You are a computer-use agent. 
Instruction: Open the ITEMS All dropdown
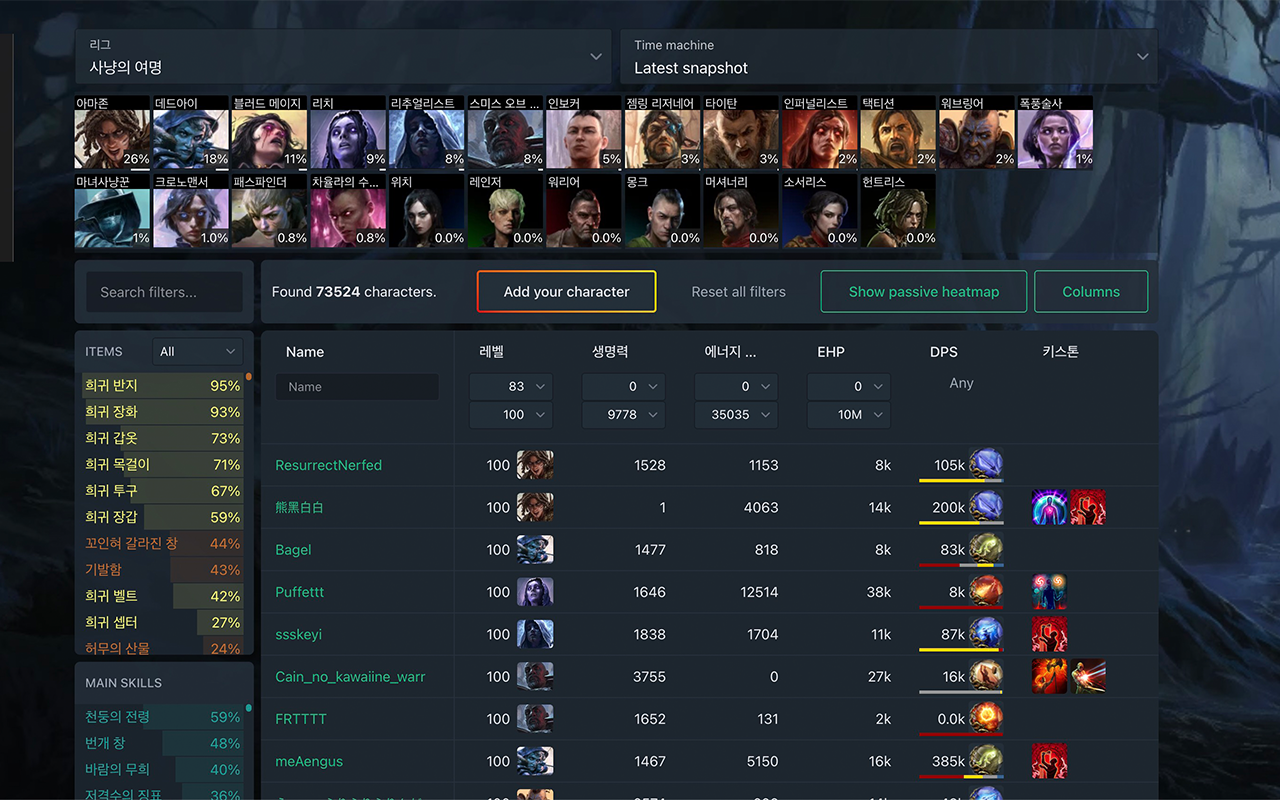coord(197,351)
